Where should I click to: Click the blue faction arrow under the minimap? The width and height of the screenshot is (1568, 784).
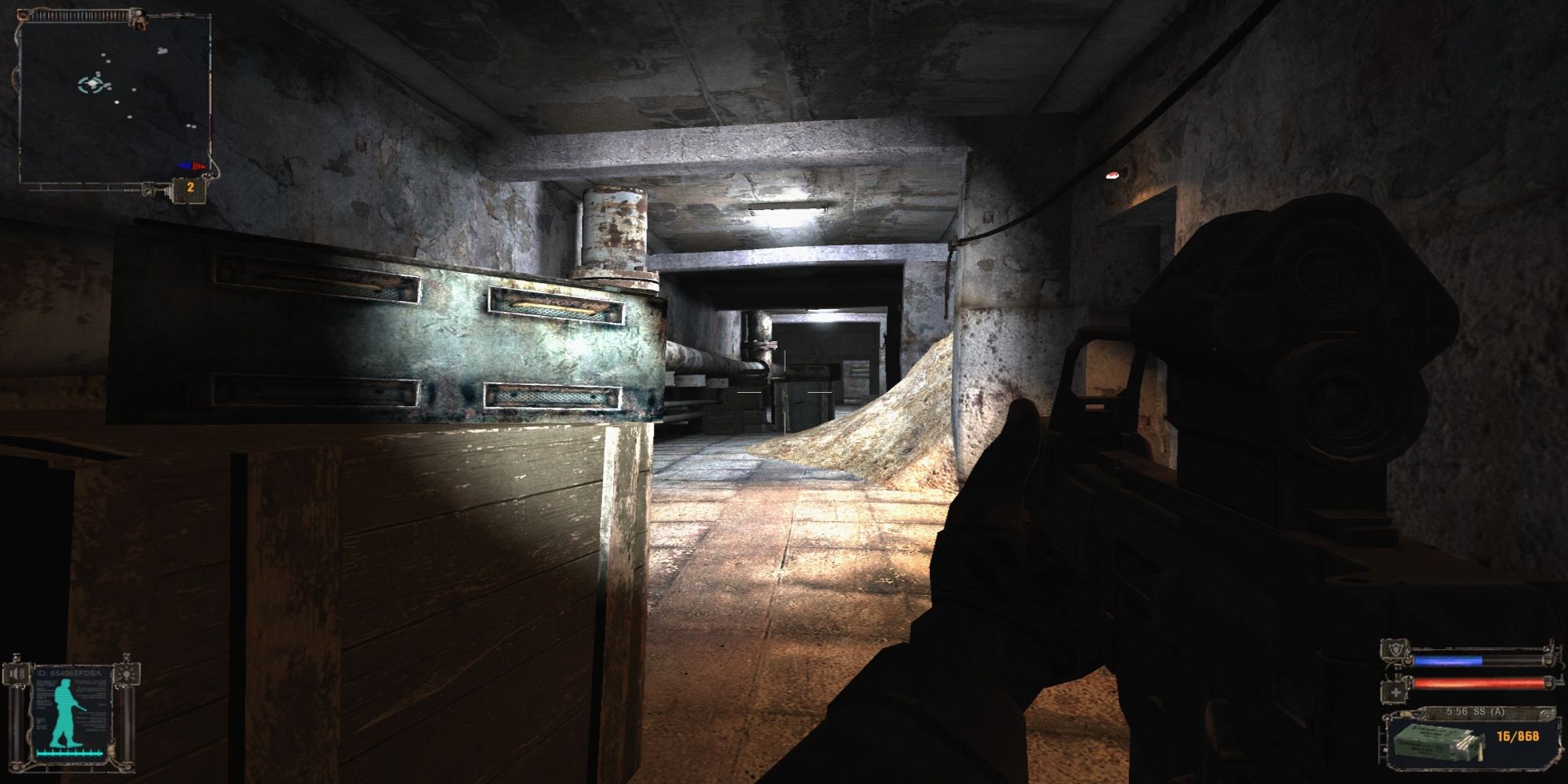point(185,165)
